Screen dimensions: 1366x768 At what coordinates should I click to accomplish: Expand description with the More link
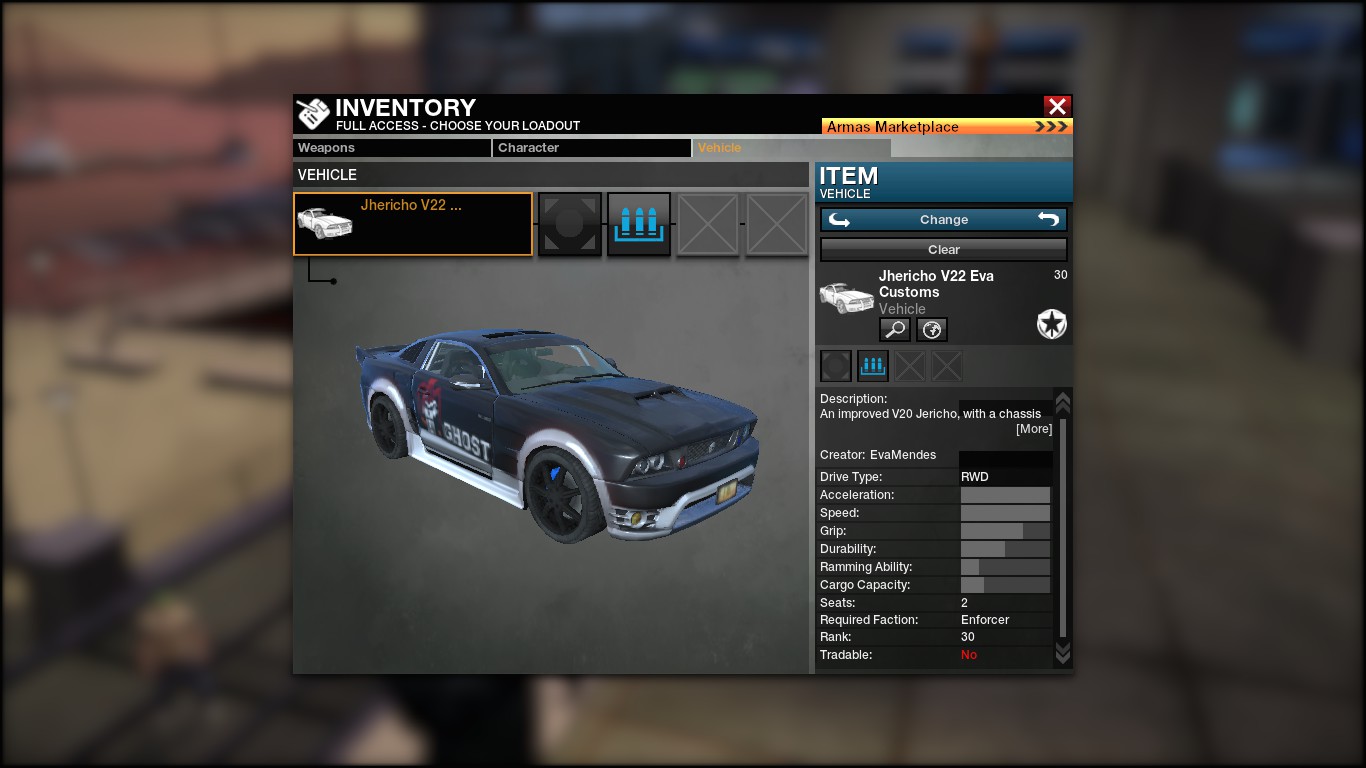pos(1034,429)
